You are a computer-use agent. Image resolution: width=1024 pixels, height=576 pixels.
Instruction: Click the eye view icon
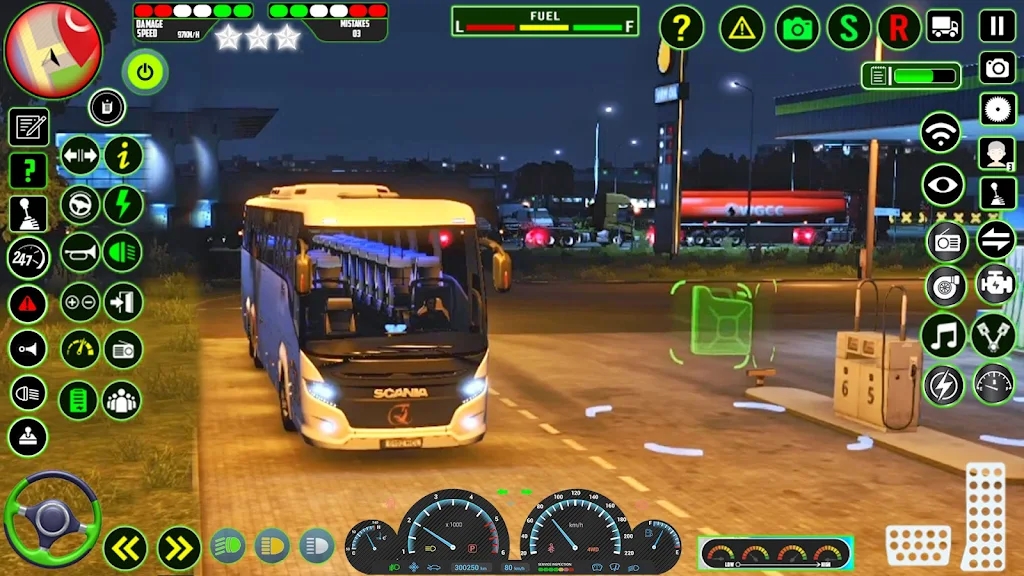click(942, 185)
